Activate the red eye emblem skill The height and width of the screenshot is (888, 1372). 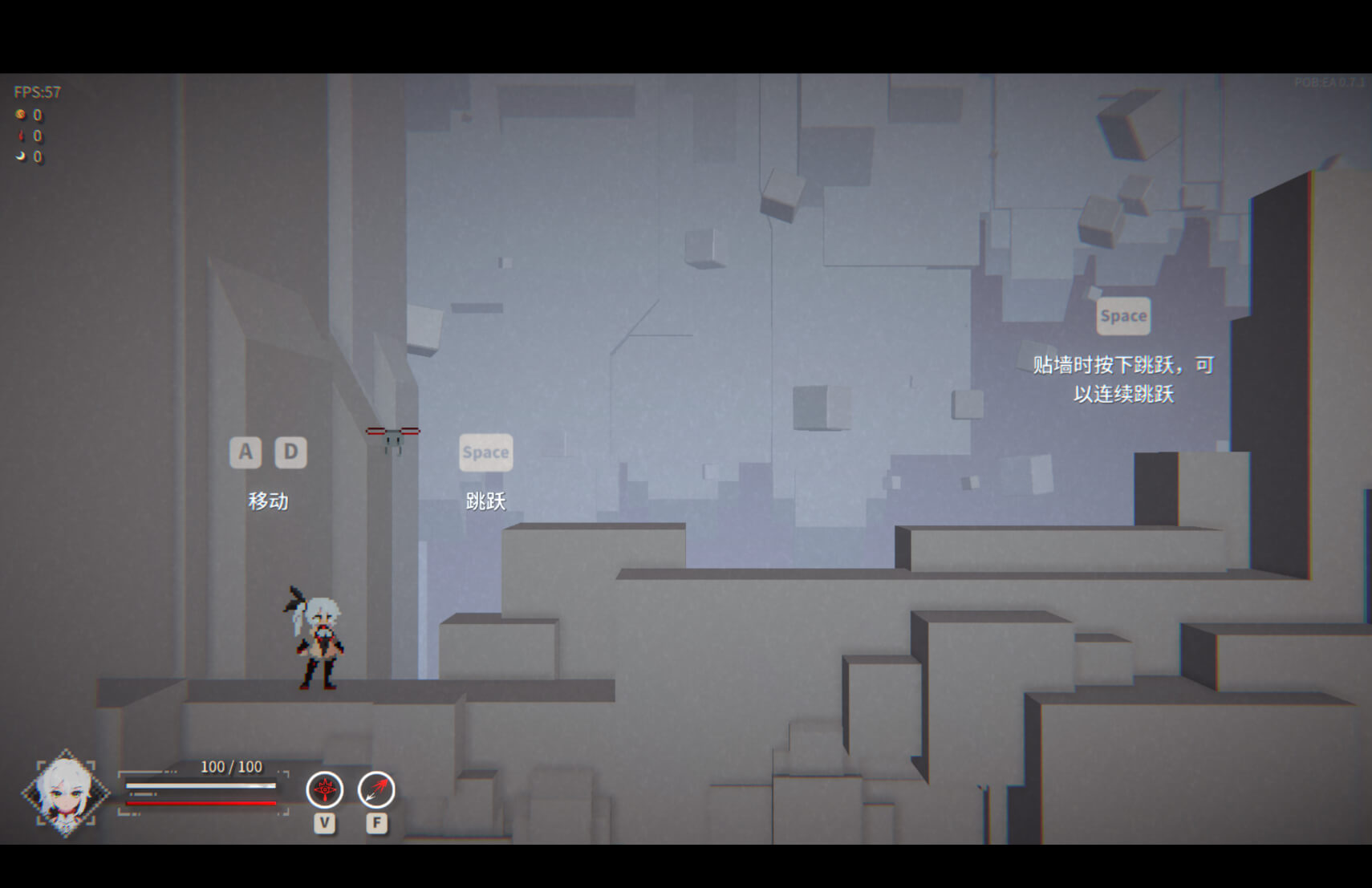pyautogui.click(x=325, y=790)
